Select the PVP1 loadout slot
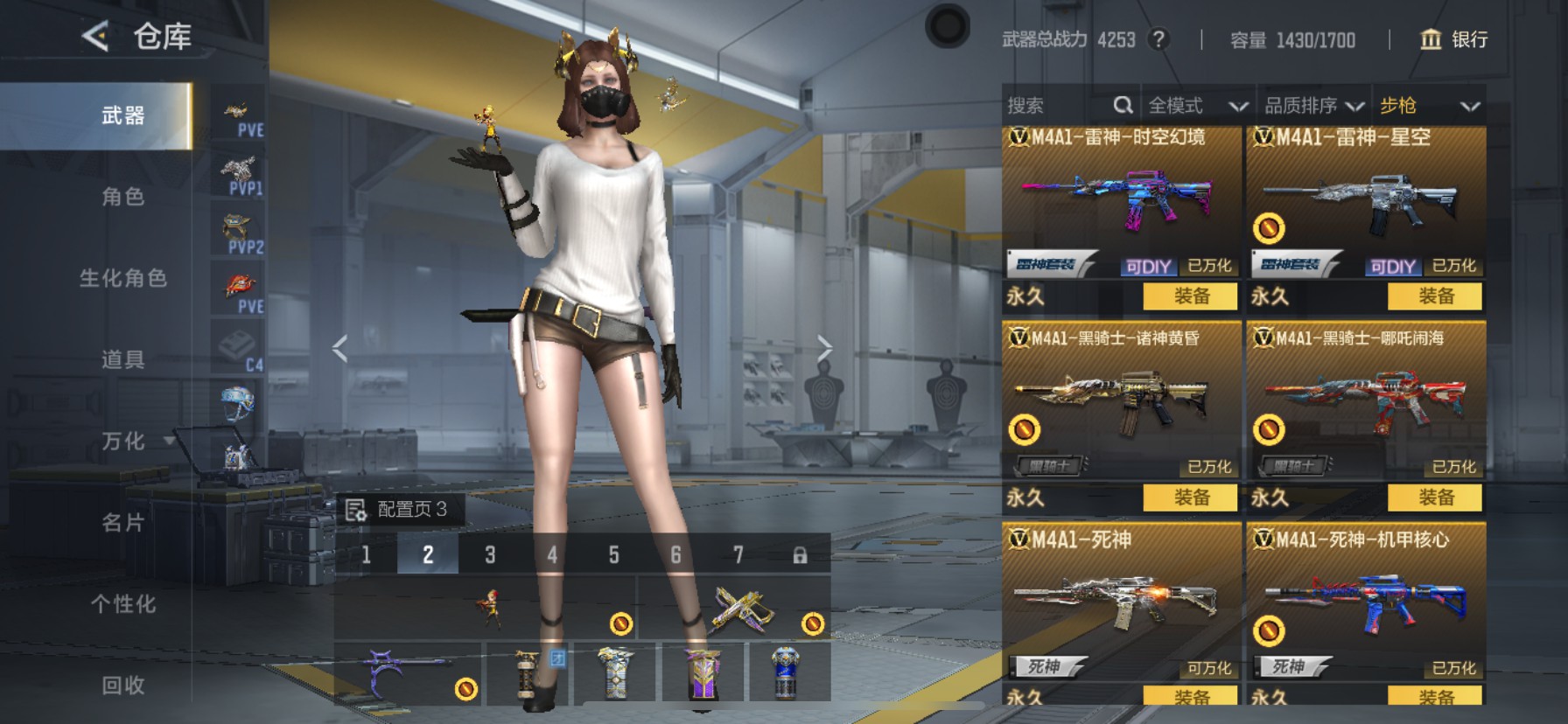Viewport: 1568px width, 724px height. pos(239,175)
